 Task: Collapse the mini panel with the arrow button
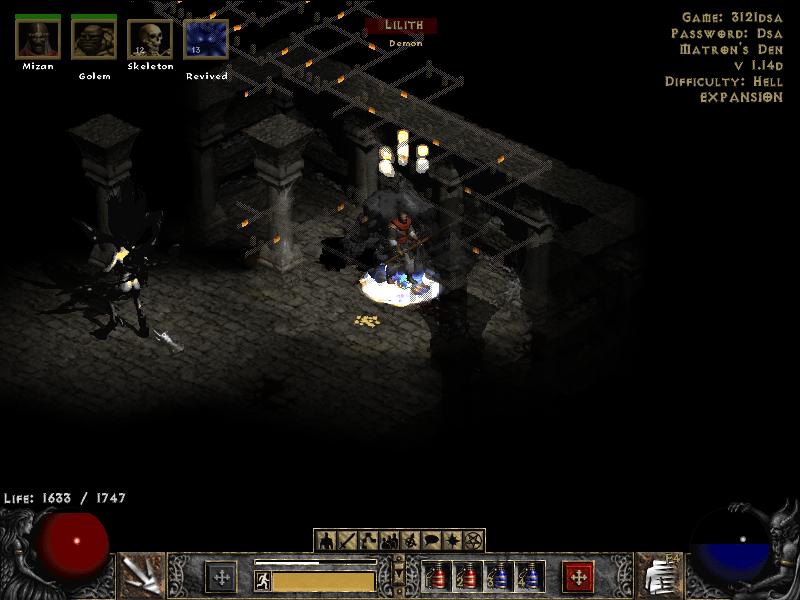pyautogui.click(x=400, y=577)
